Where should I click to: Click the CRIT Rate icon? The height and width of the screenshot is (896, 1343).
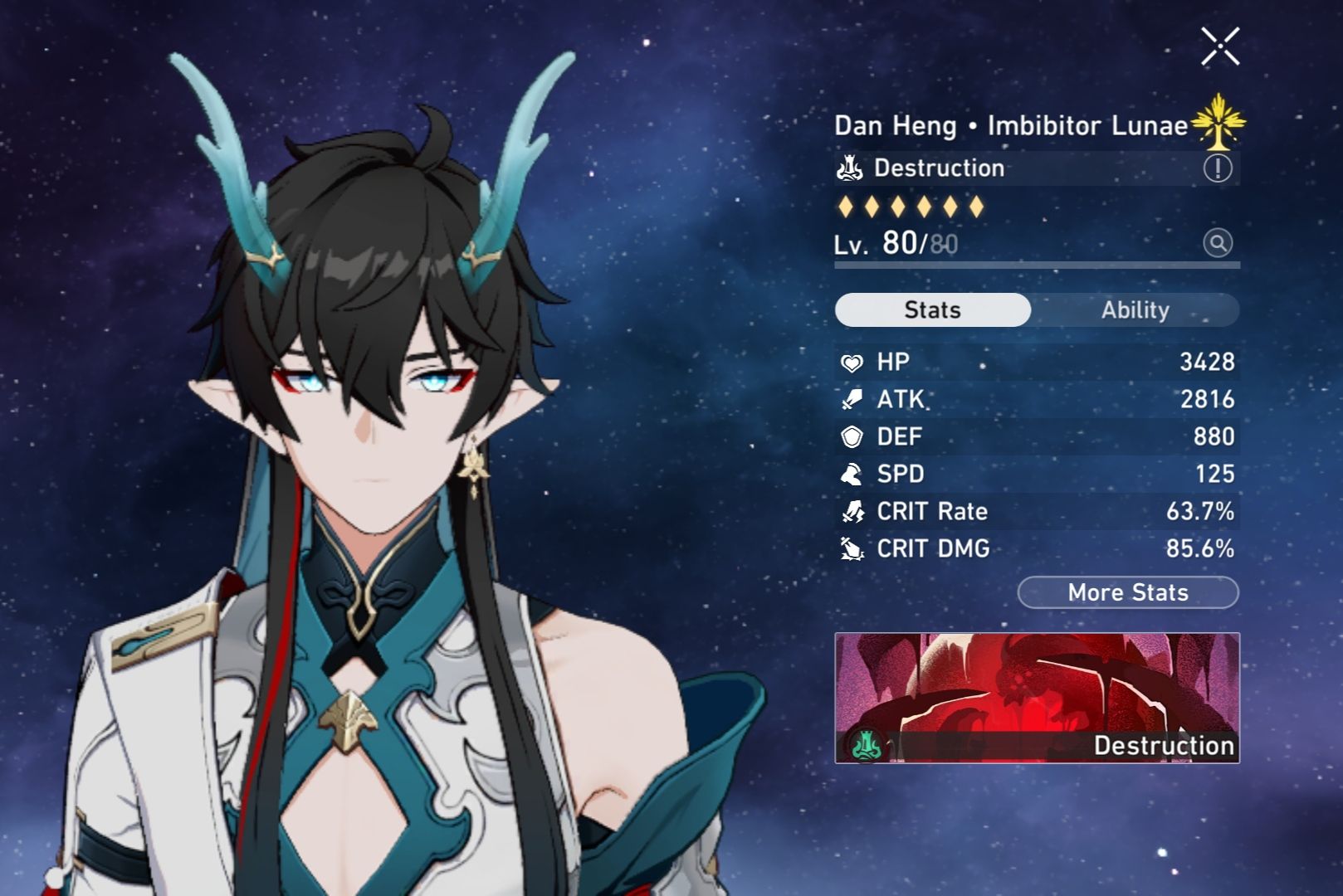pyautogui.click(x=853, y=511)
